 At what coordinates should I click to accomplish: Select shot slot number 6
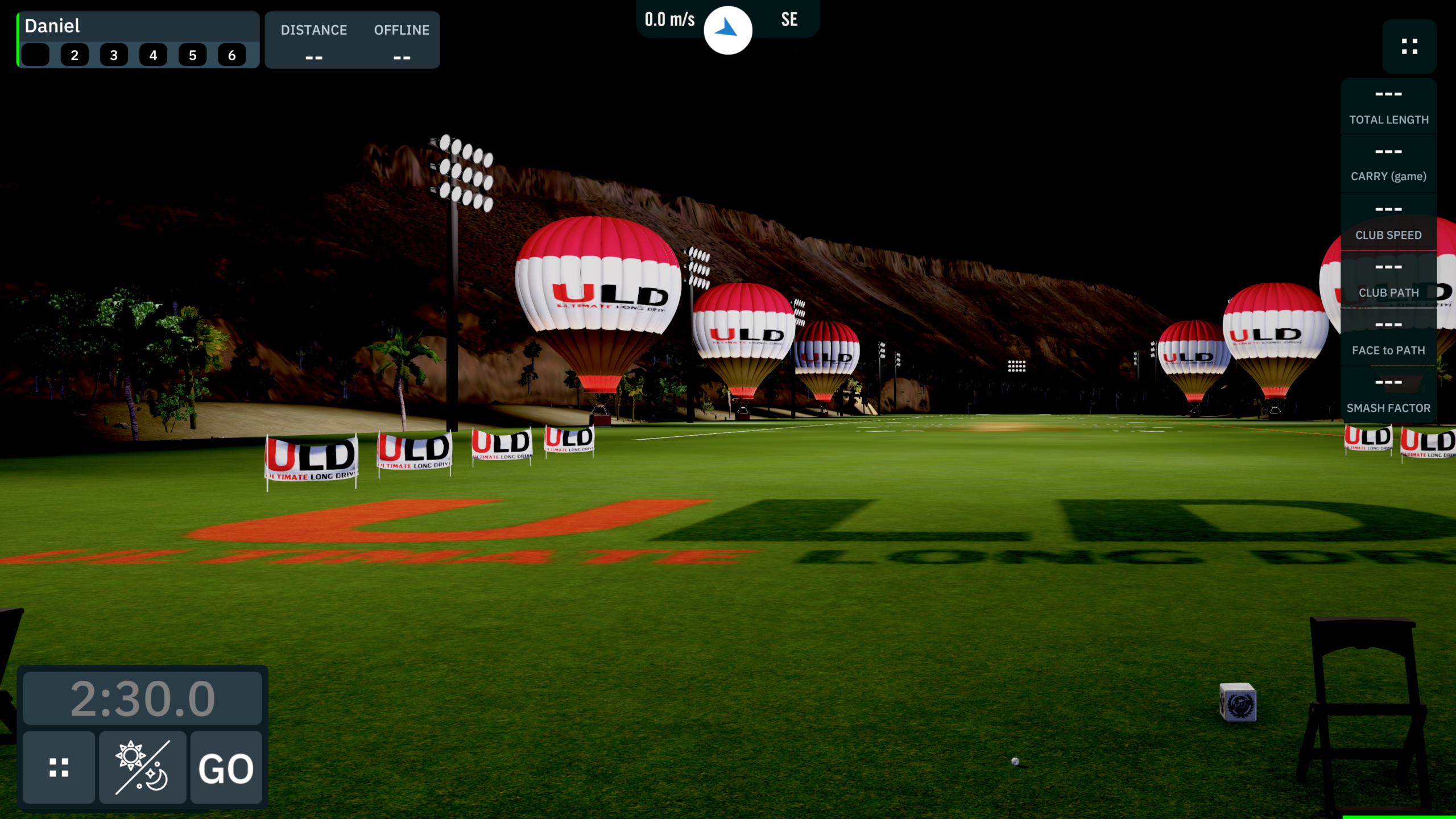coord(232,55)
